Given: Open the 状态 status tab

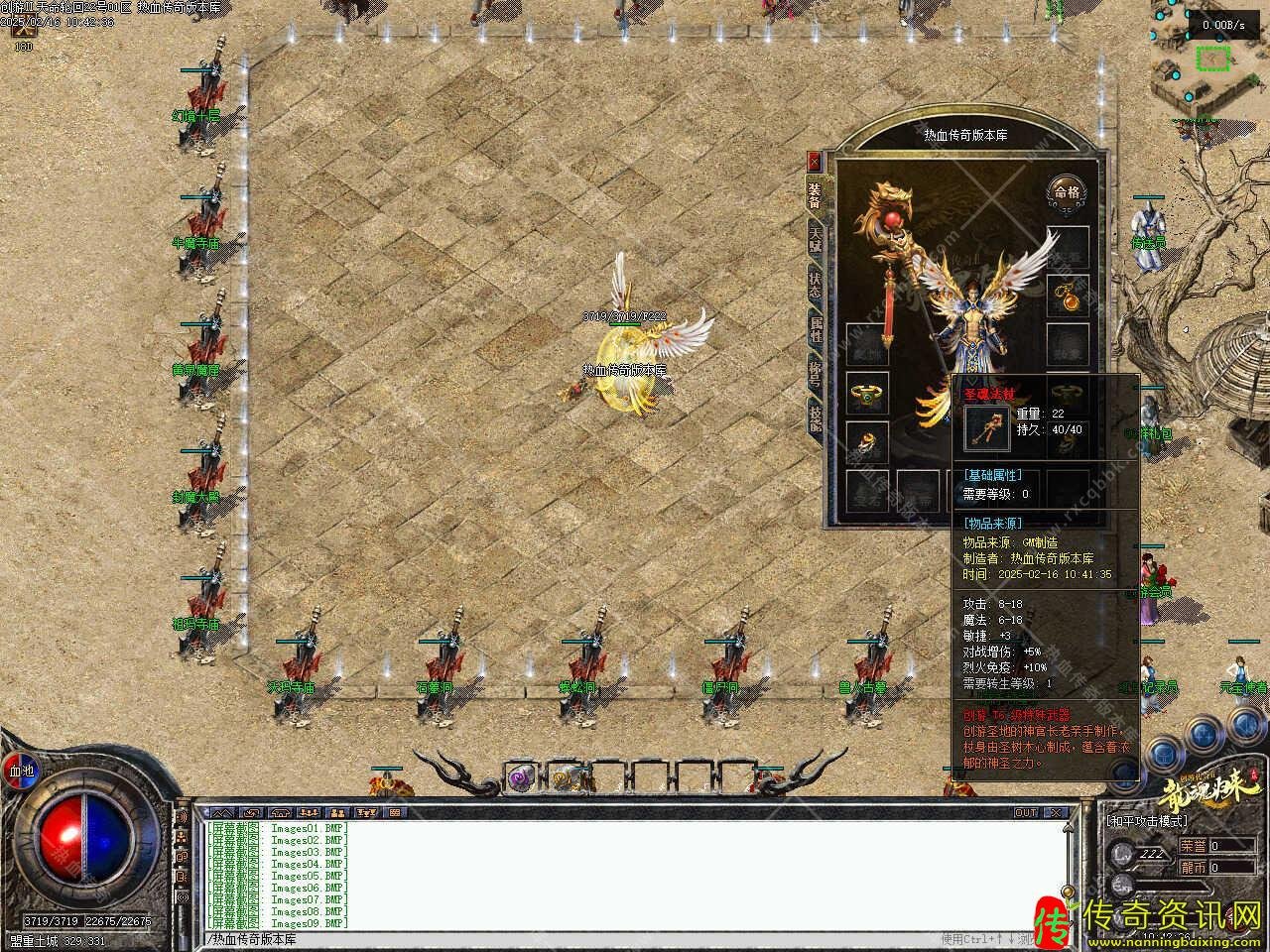Looking at the screenshot, I should click(815, 287).
